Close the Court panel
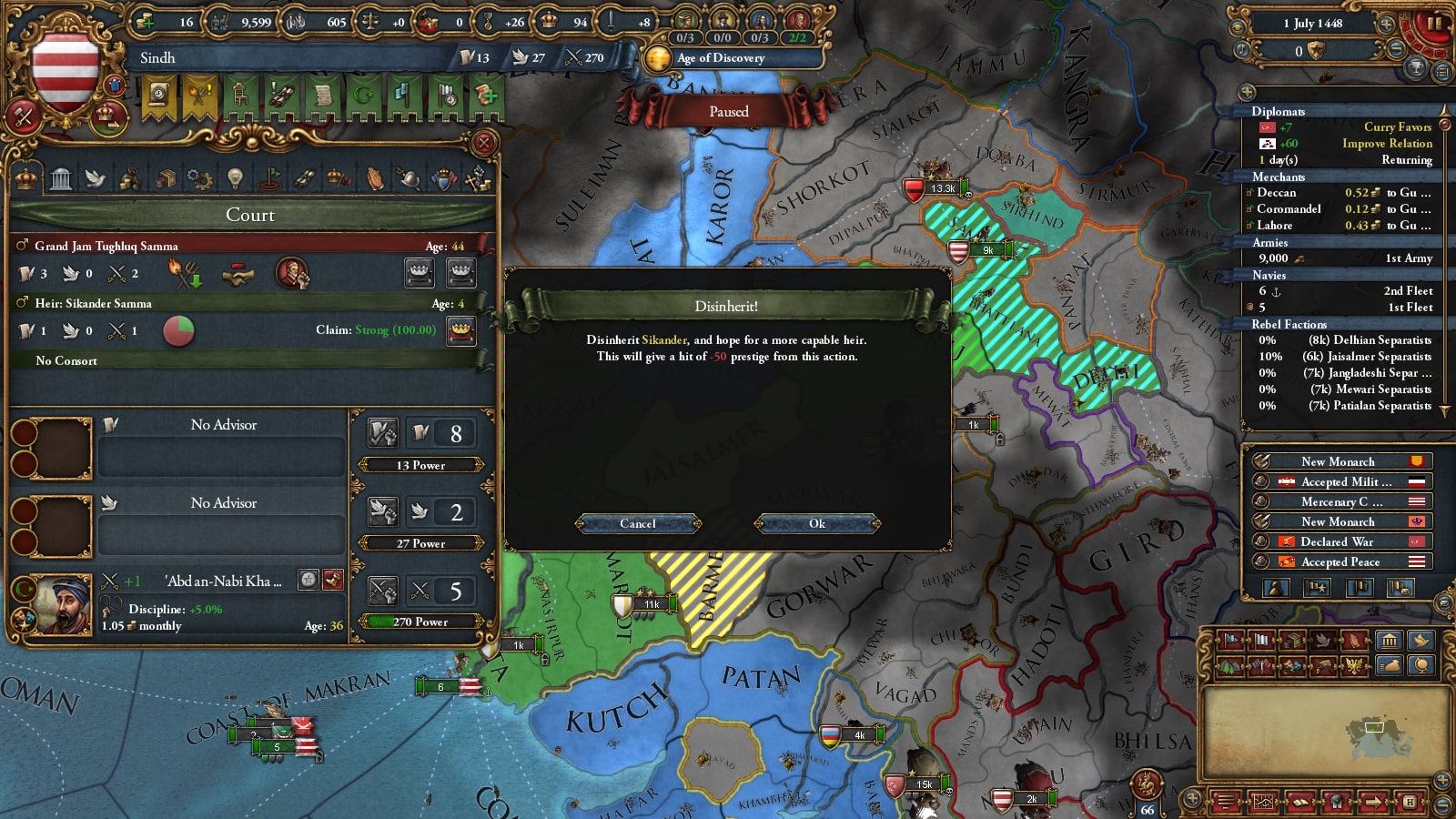 (484, 143)
